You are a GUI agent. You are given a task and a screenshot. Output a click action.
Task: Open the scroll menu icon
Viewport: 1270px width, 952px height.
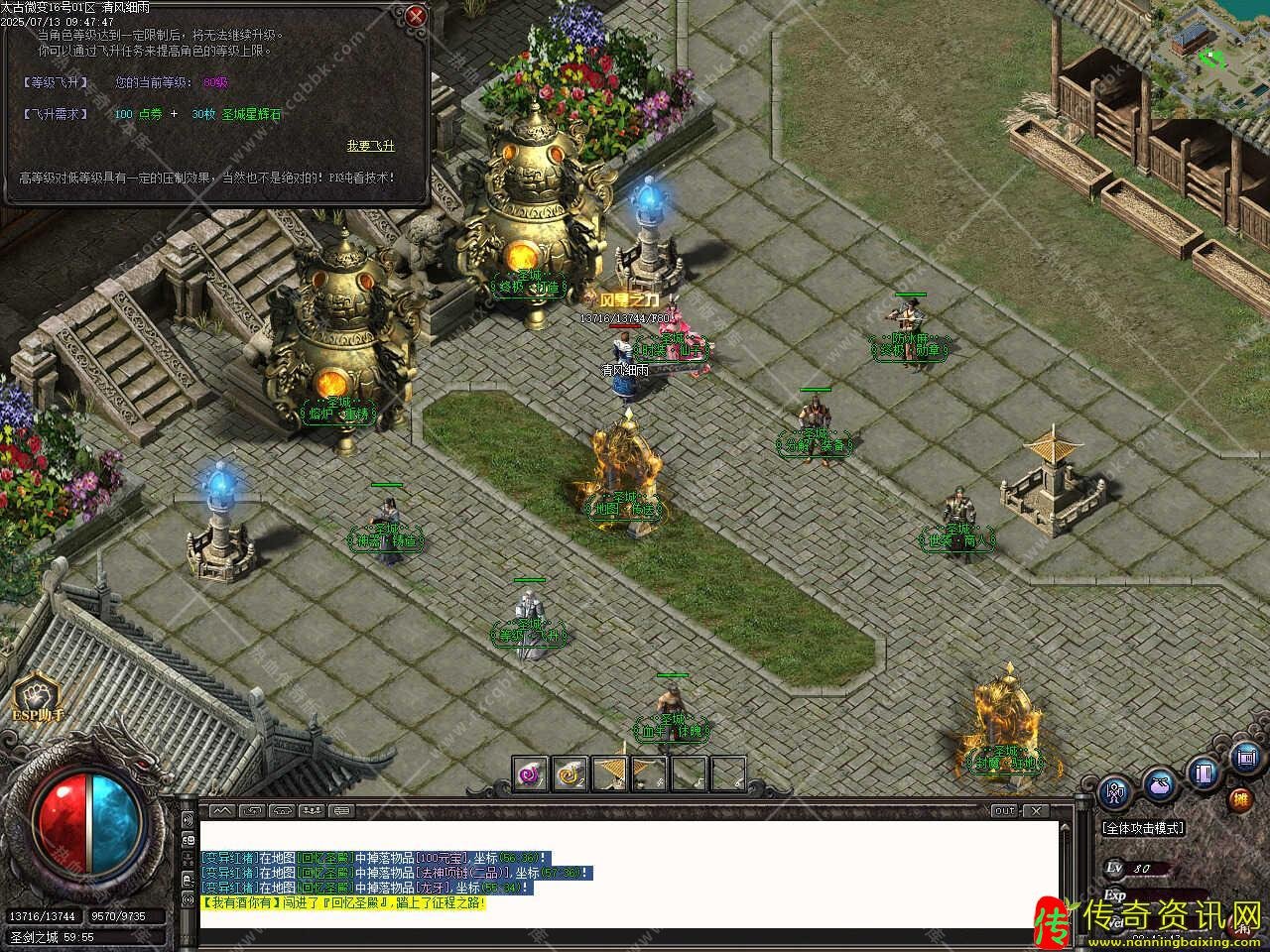coord(1247,759)
